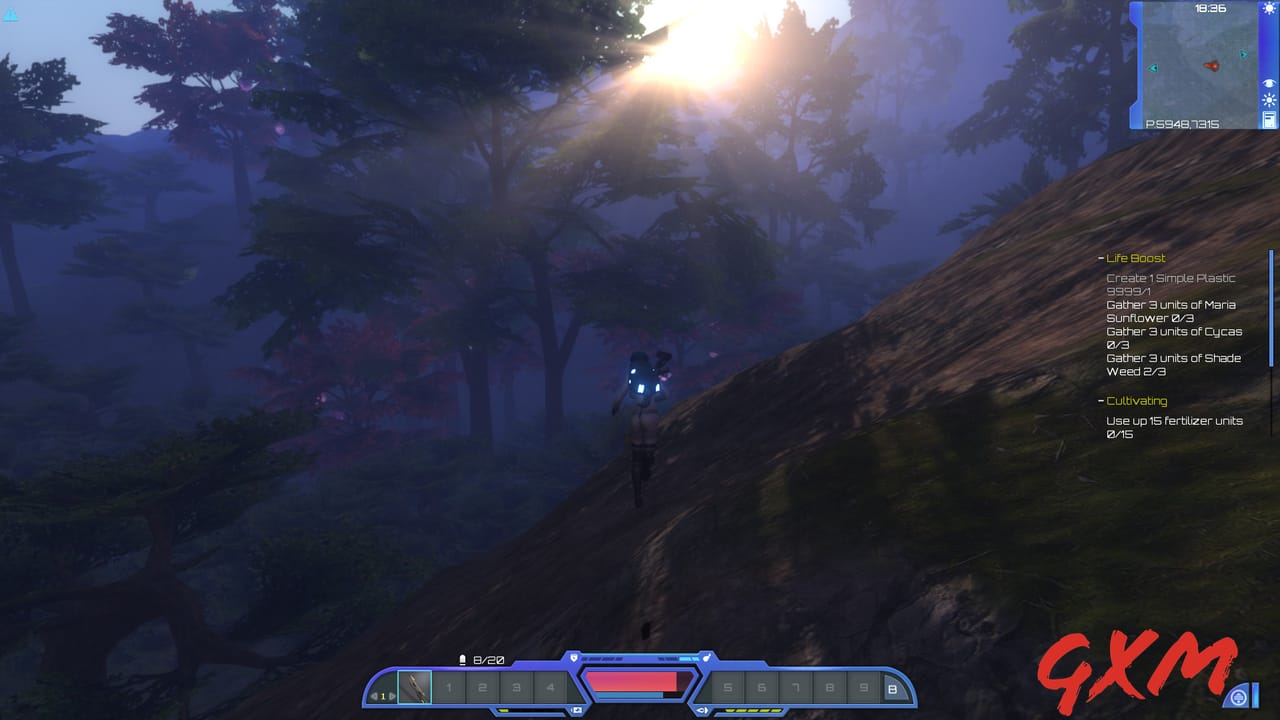1280x720 pixels.
Task: Select the weapon in hotbar slot 1
Action: point(416,687)
